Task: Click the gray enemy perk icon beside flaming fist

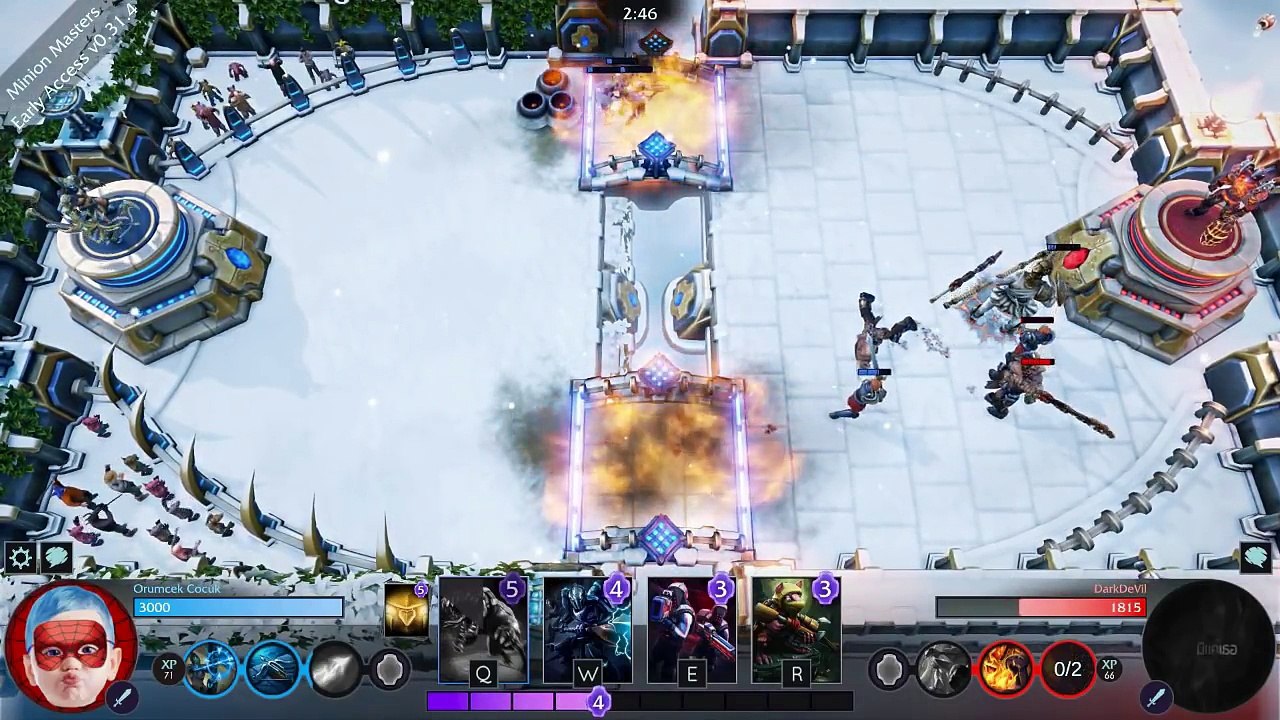Action: coord(943,668)
